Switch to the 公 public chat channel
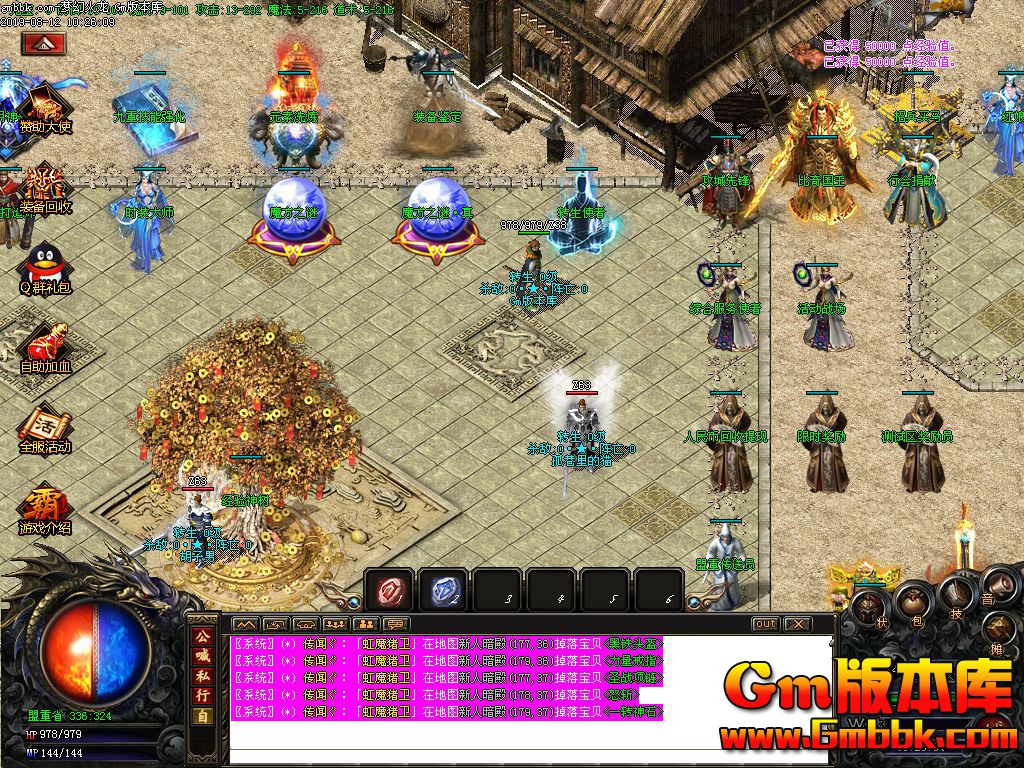 click(x=202, y=636)
